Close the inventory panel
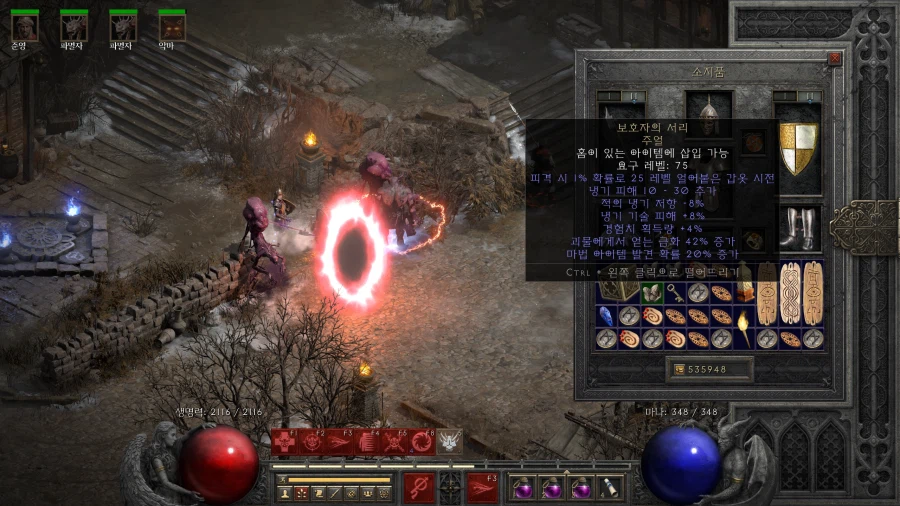Screen dimensions: 900x506 (835, 59)
